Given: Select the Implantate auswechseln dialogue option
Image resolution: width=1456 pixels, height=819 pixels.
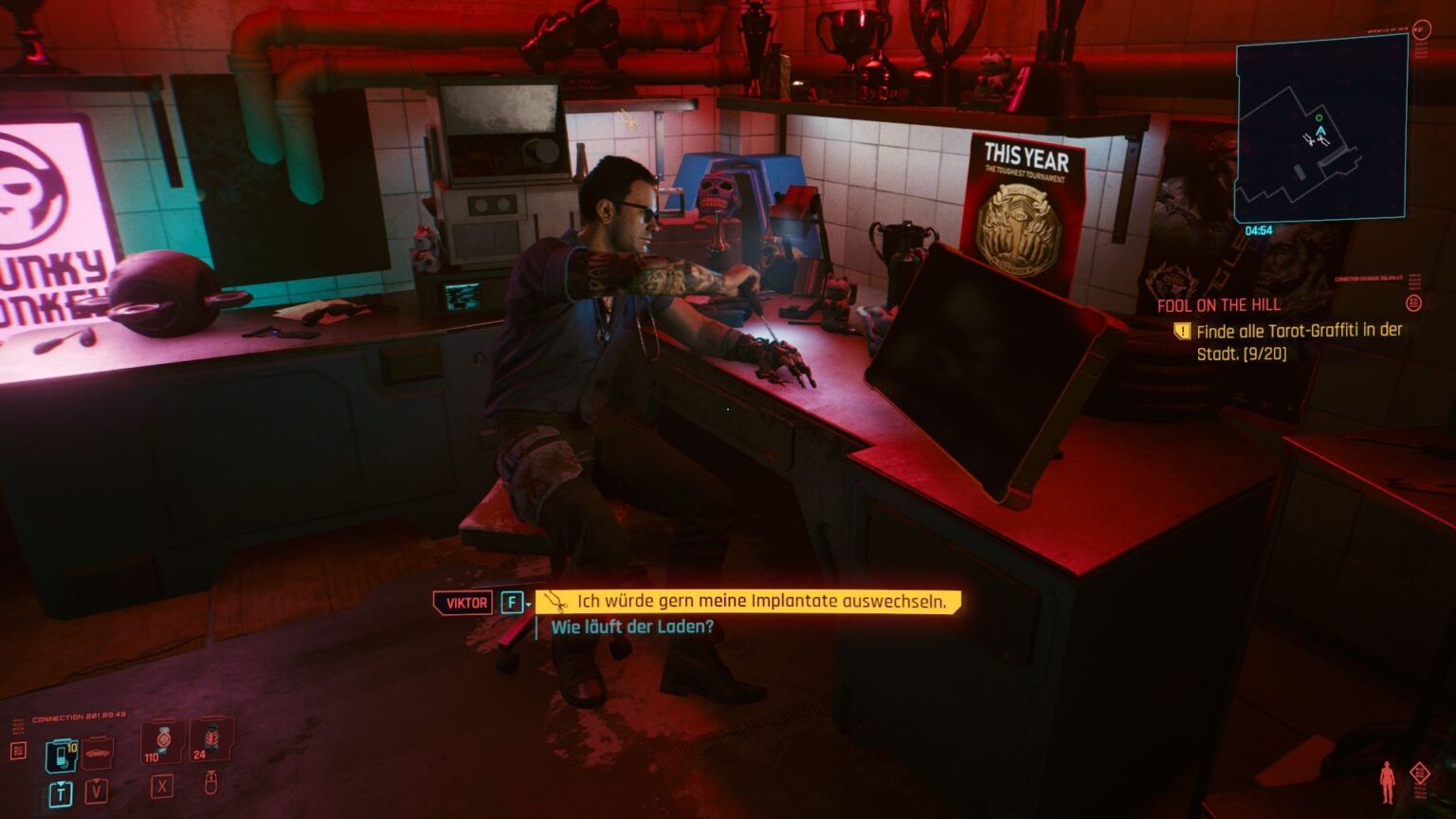Looking at the screenshot, I should [758, 601].
